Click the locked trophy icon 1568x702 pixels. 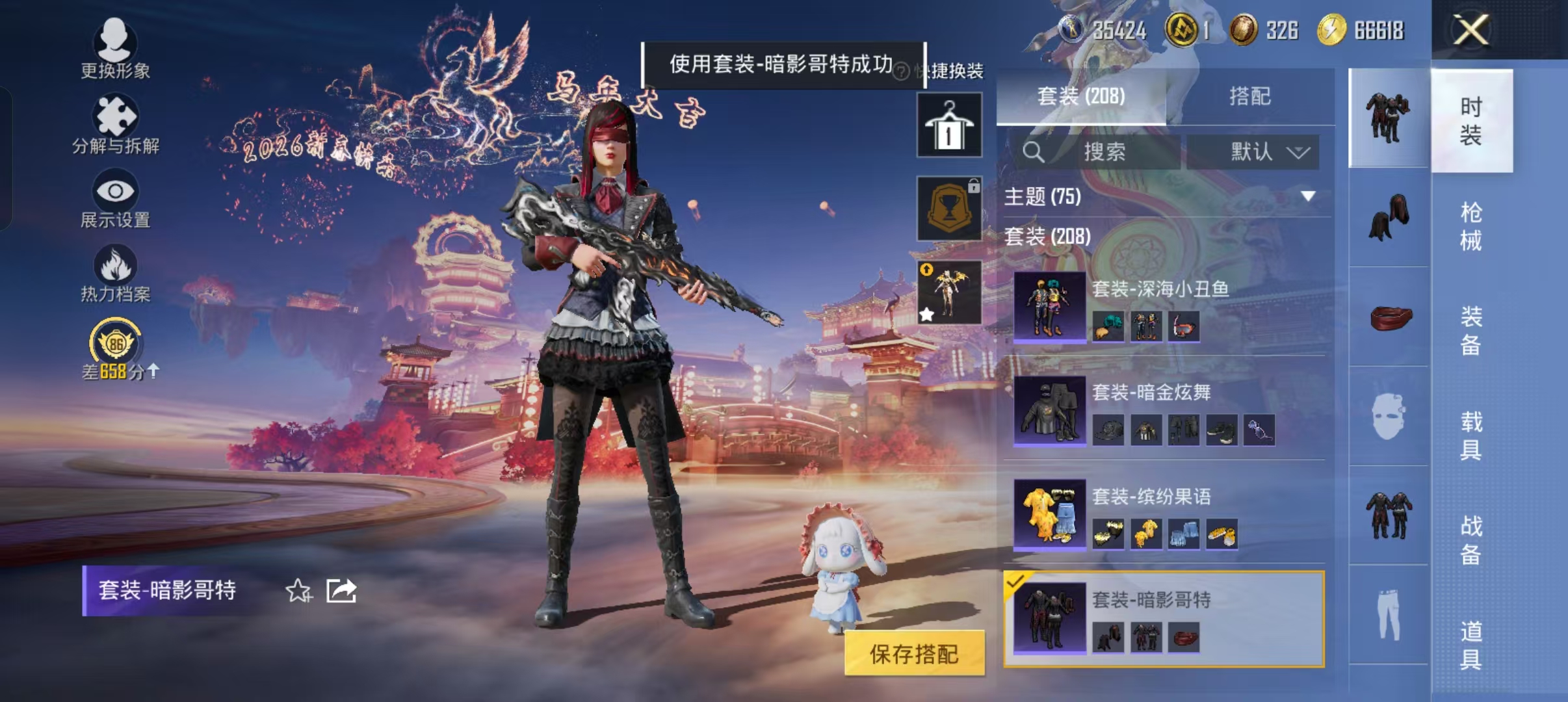(x=948, y=208)
